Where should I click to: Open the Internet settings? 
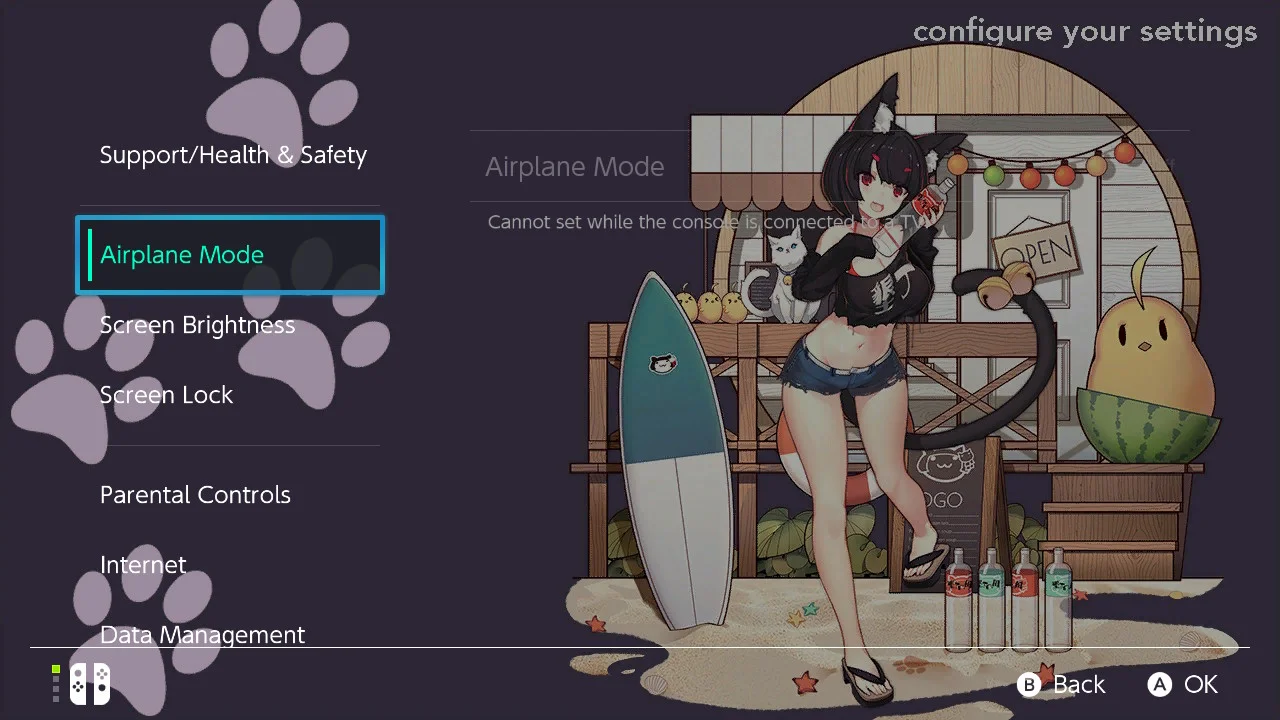(143, 565)
